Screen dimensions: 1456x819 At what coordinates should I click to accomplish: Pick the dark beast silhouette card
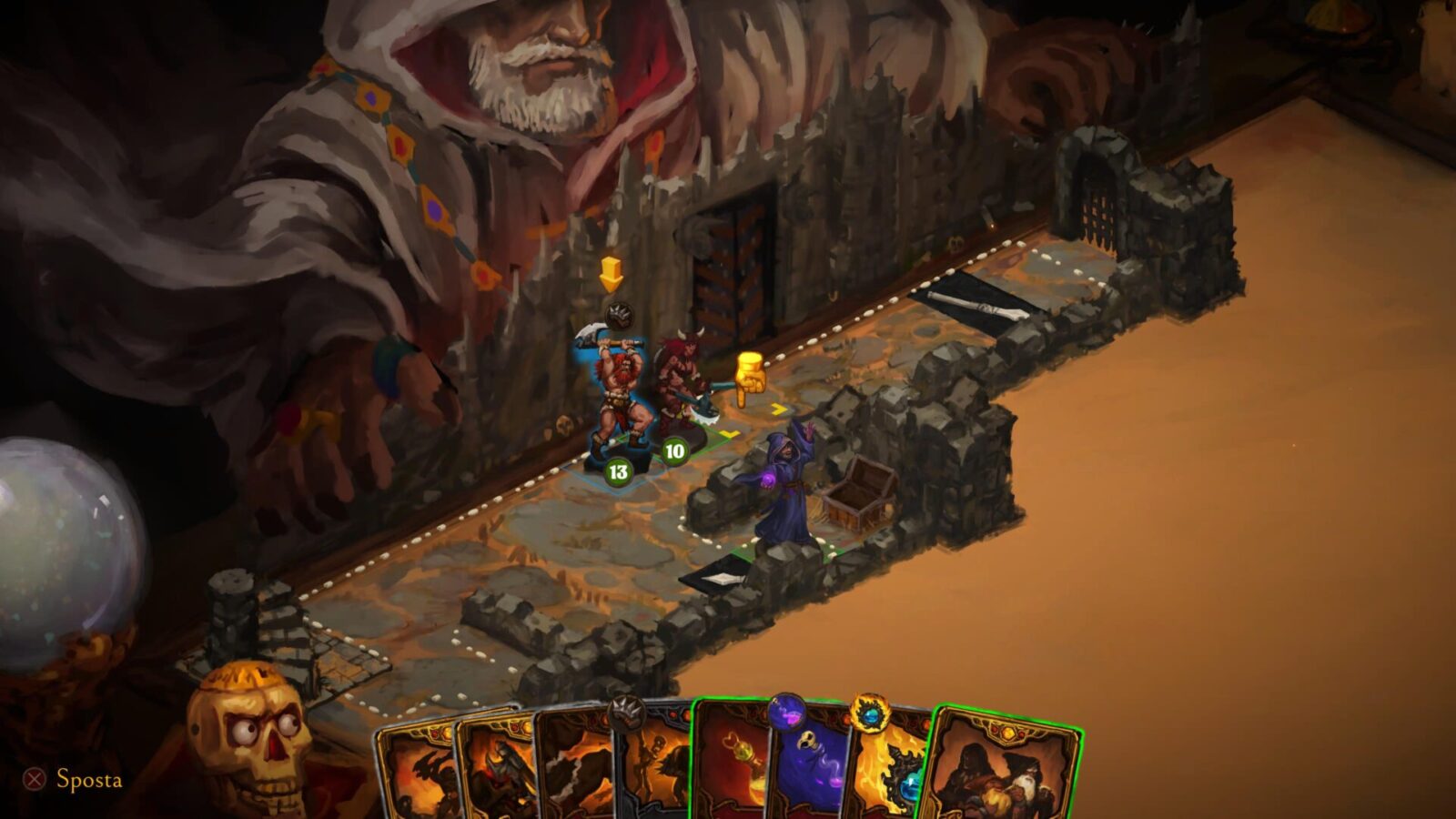tap(573, 769)
